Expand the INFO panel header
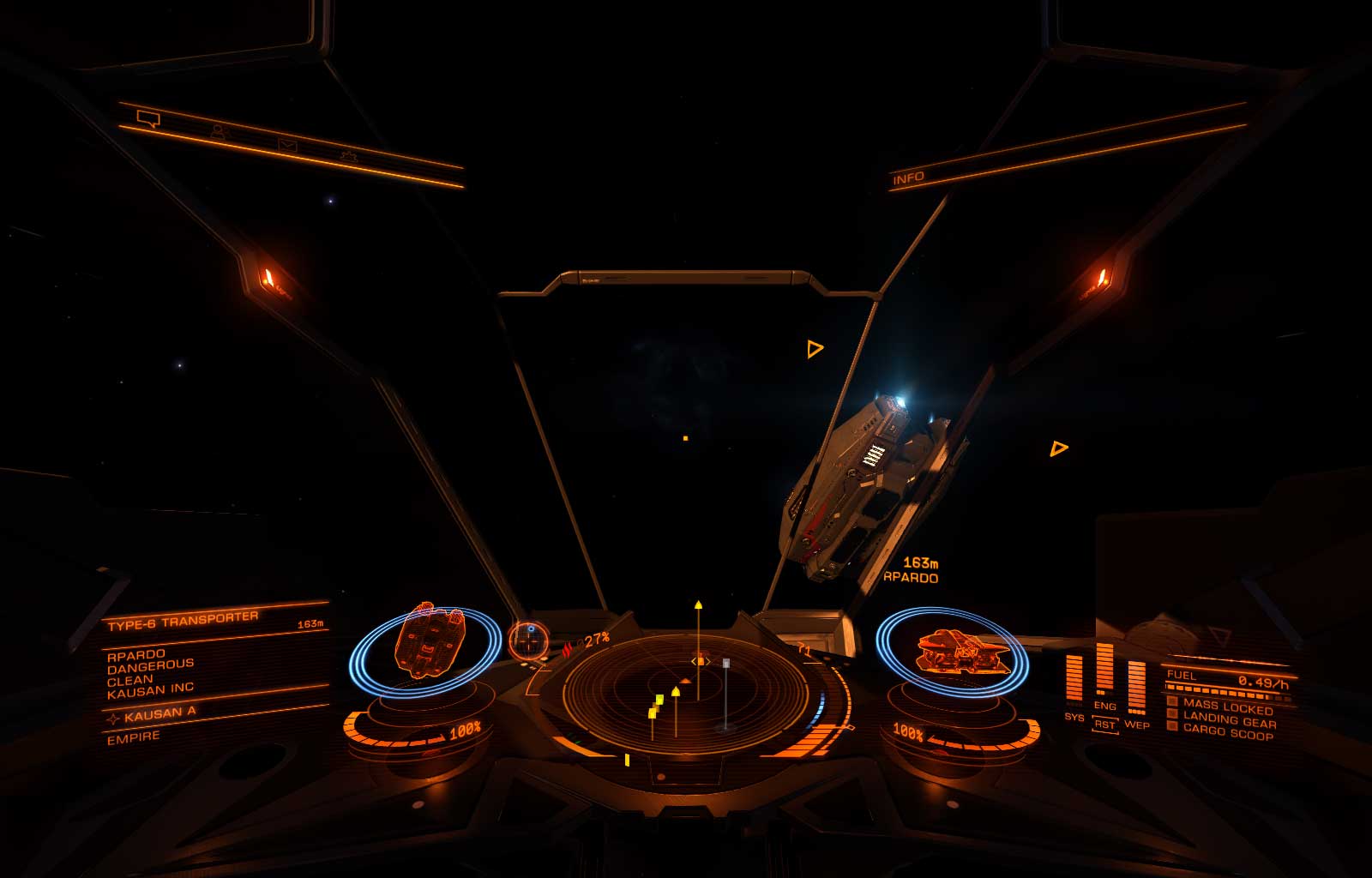Image resolution: width=1372 pixels, height=878 pixels. pos(909,177)
